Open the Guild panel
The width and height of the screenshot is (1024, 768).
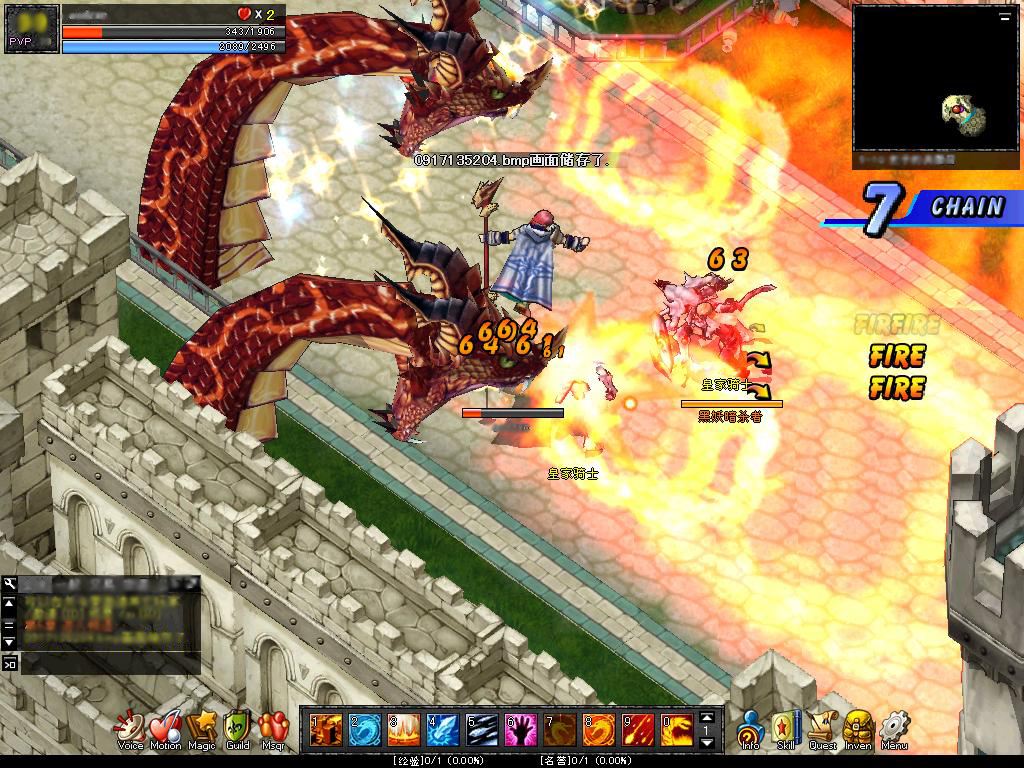tap(237, 727)
